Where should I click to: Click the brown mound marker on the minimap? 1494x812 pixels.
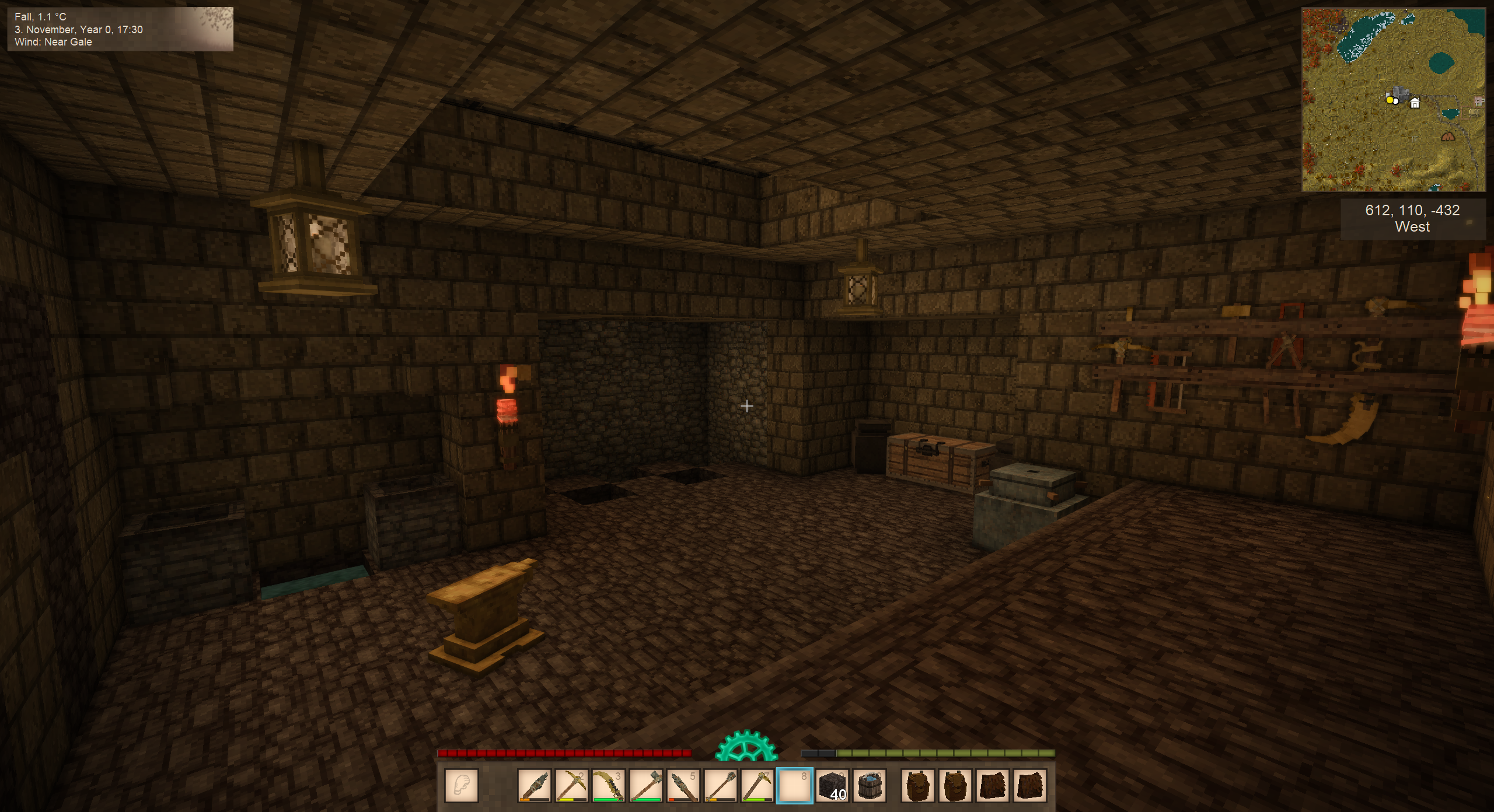click(x=1448, y=137)
